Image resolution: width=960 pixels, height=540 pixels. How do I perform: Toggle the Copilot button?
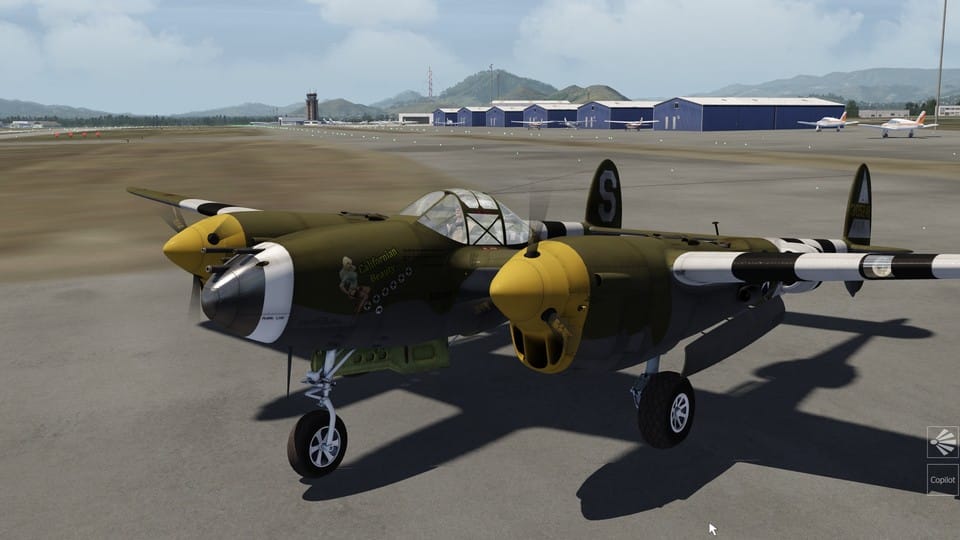pyautogui.click(x=942, y=479)
